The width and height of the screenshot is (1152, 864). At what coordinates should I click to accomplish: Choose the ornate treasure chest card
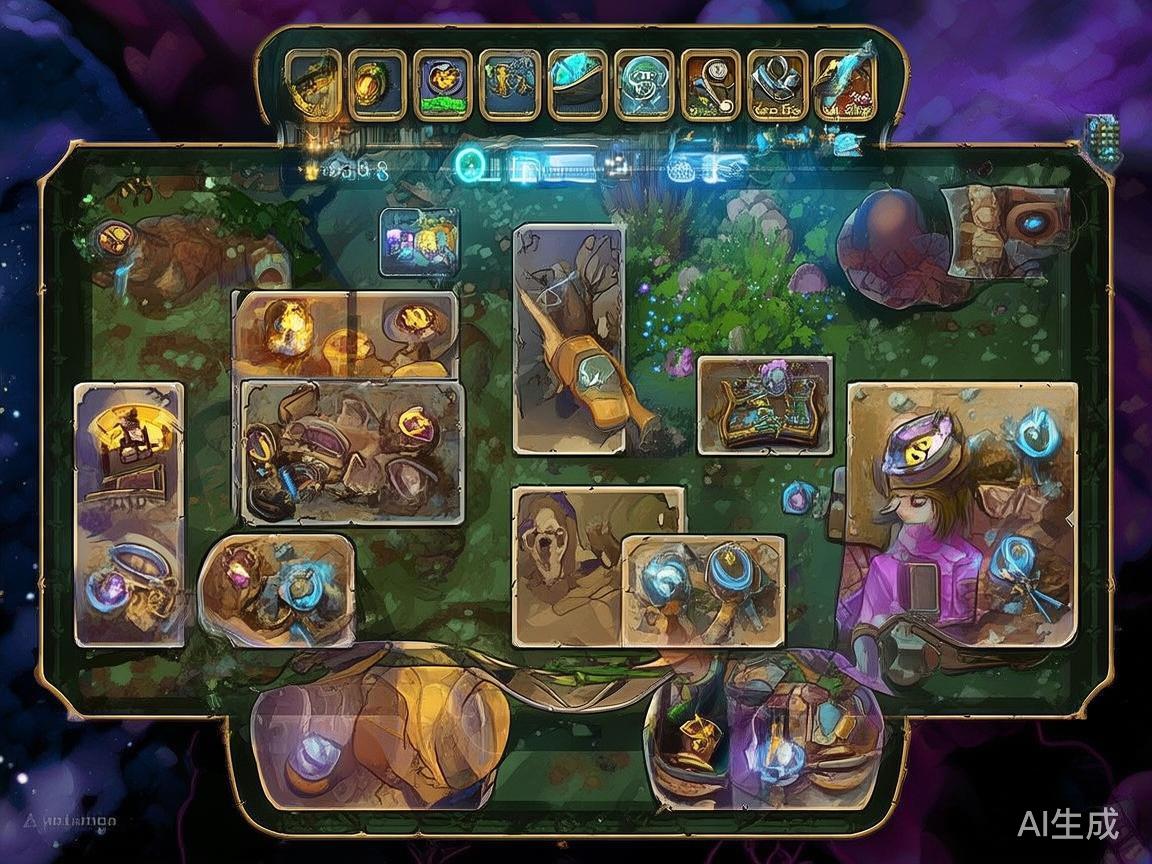[x=764, y=404]
